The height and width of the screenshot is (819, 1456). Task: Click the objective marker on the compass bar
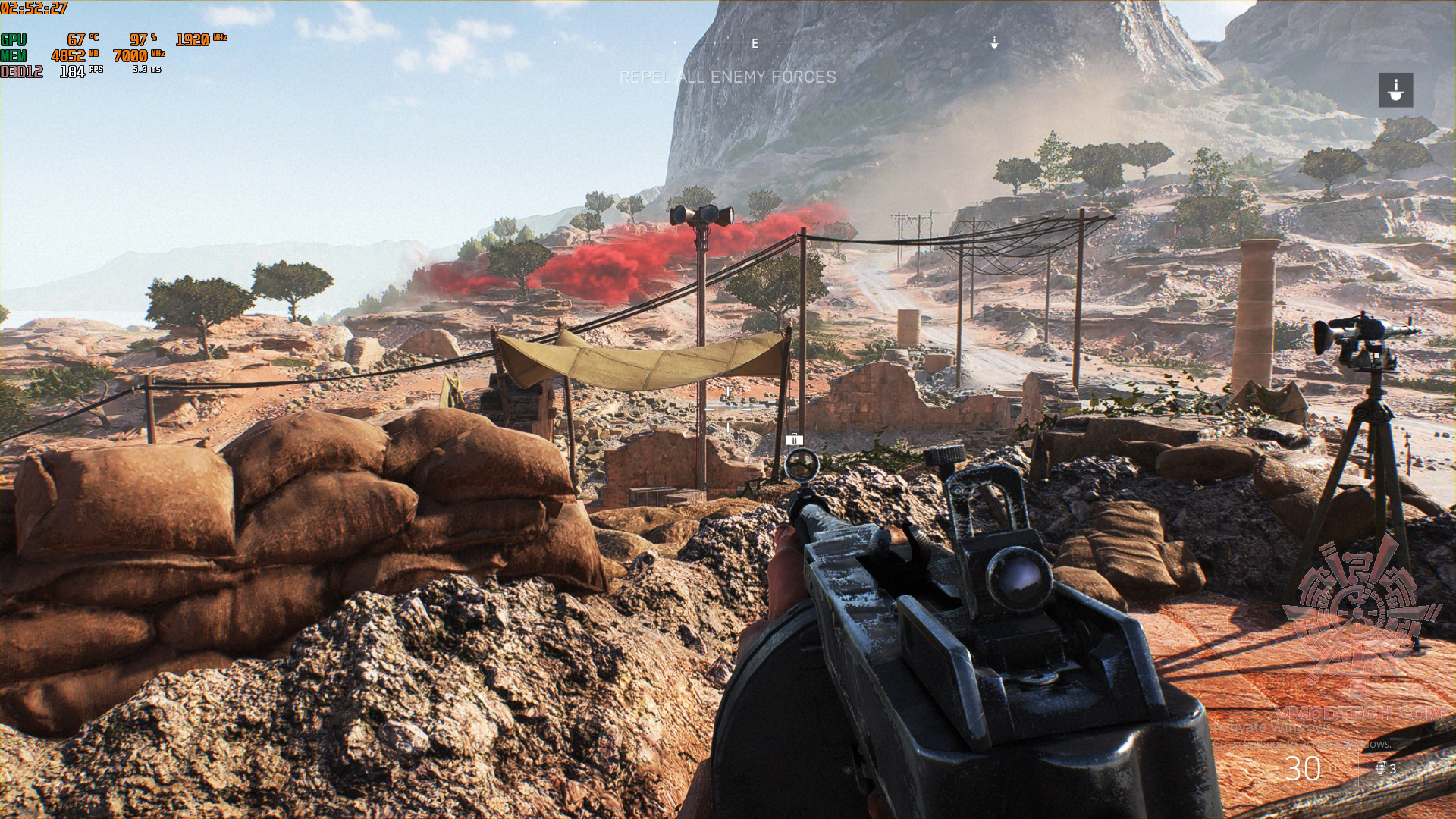(x=994, y=44)
